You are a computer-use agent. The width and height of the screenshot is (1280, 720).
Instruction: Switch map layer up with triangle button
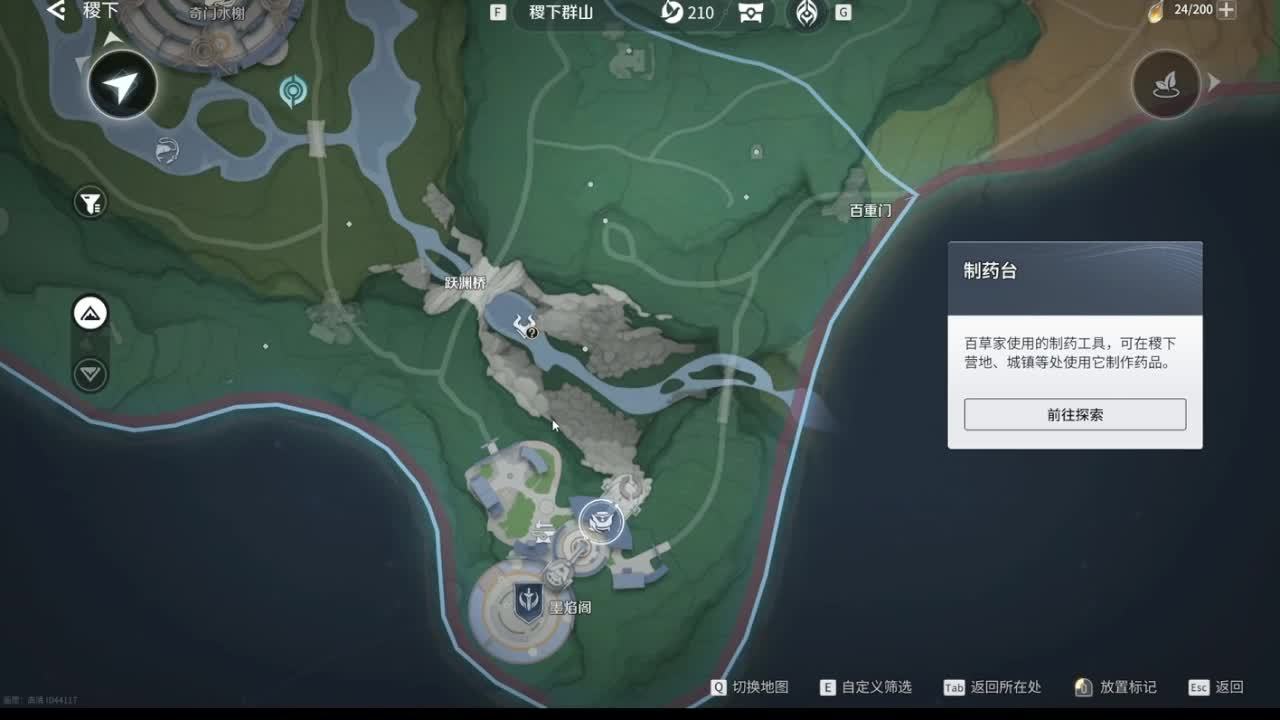(91, 314)
